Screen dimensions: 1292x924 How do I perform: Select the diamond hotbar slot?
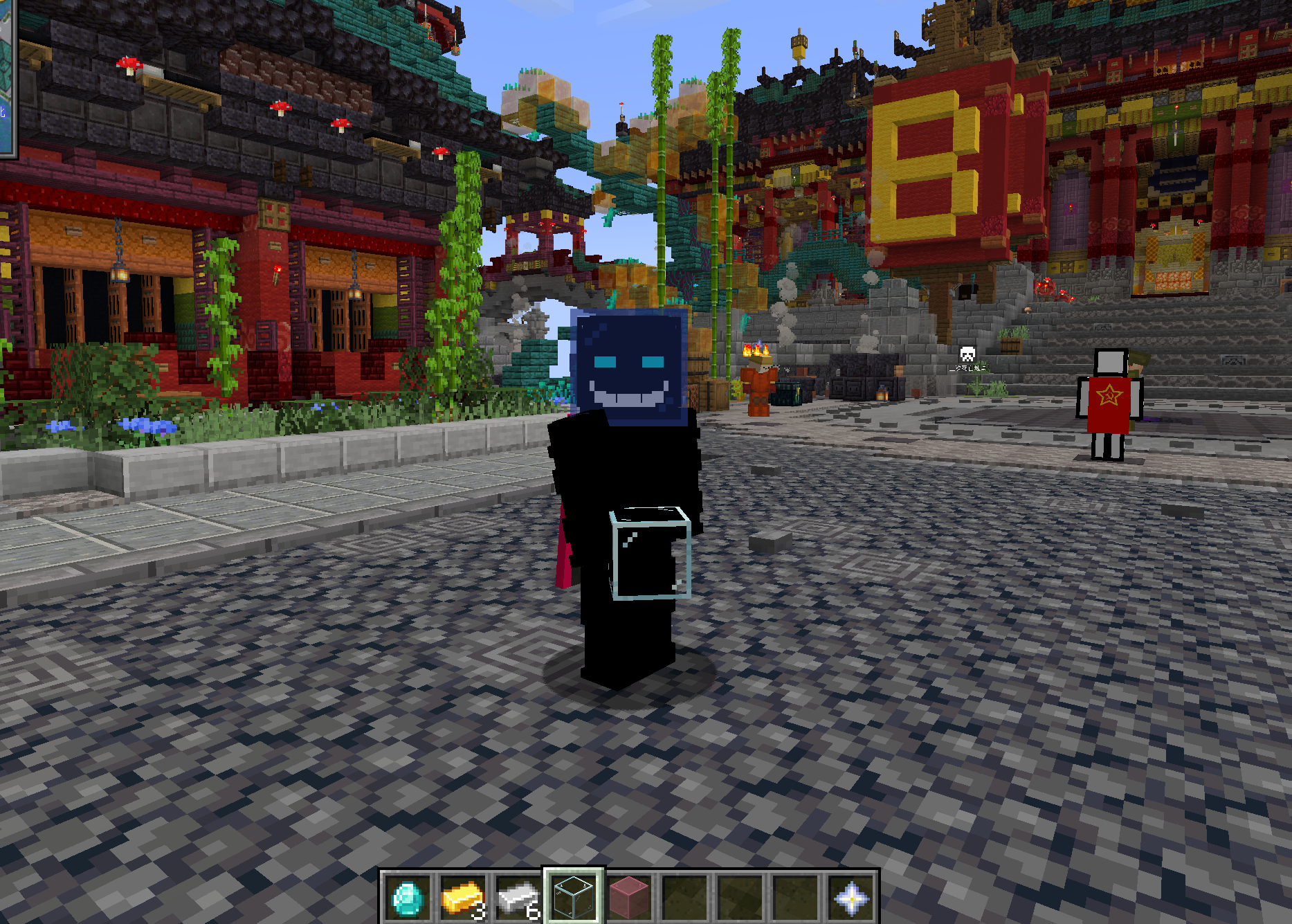point(408,898)
